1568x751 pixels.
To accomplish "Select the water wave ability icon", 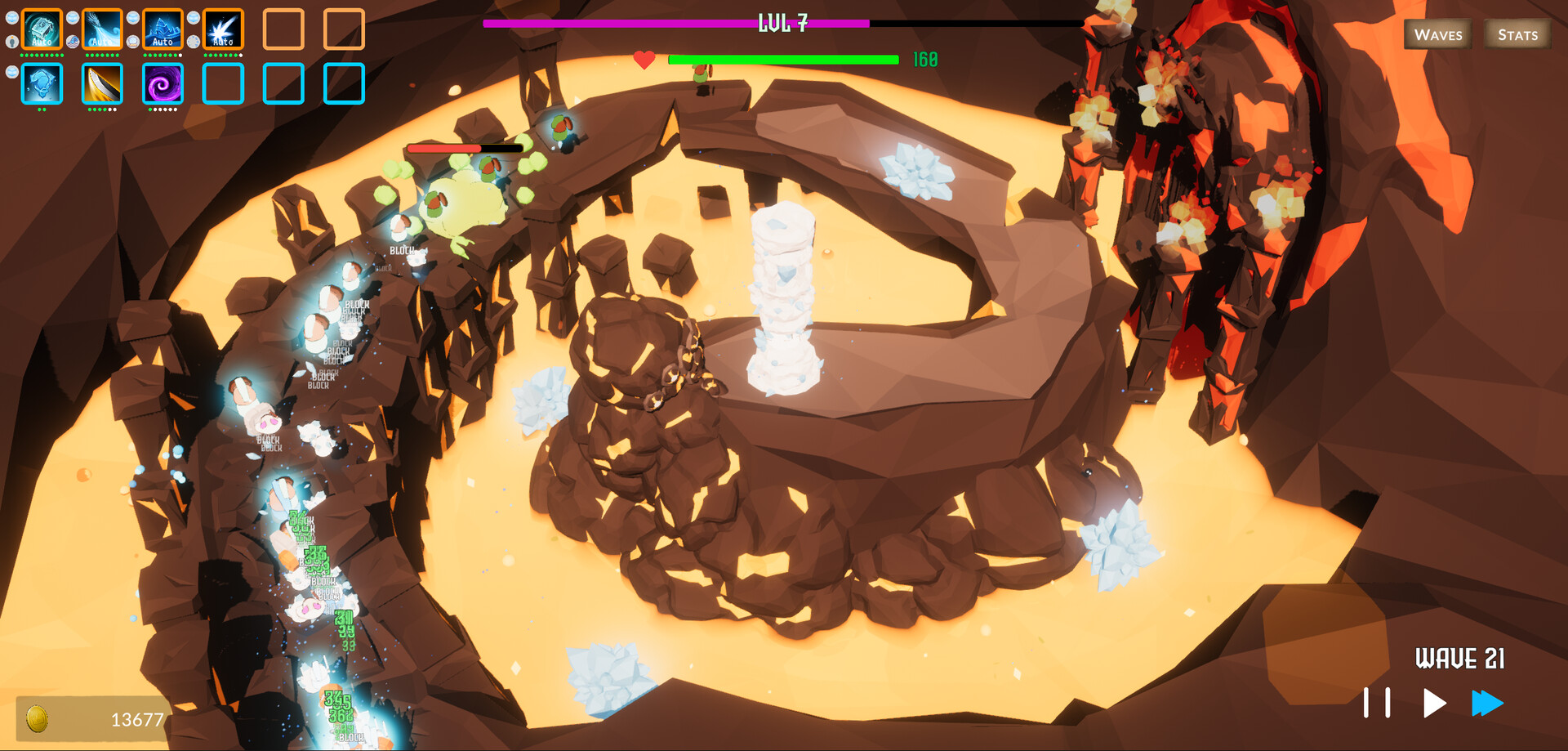I will [102, 29].
